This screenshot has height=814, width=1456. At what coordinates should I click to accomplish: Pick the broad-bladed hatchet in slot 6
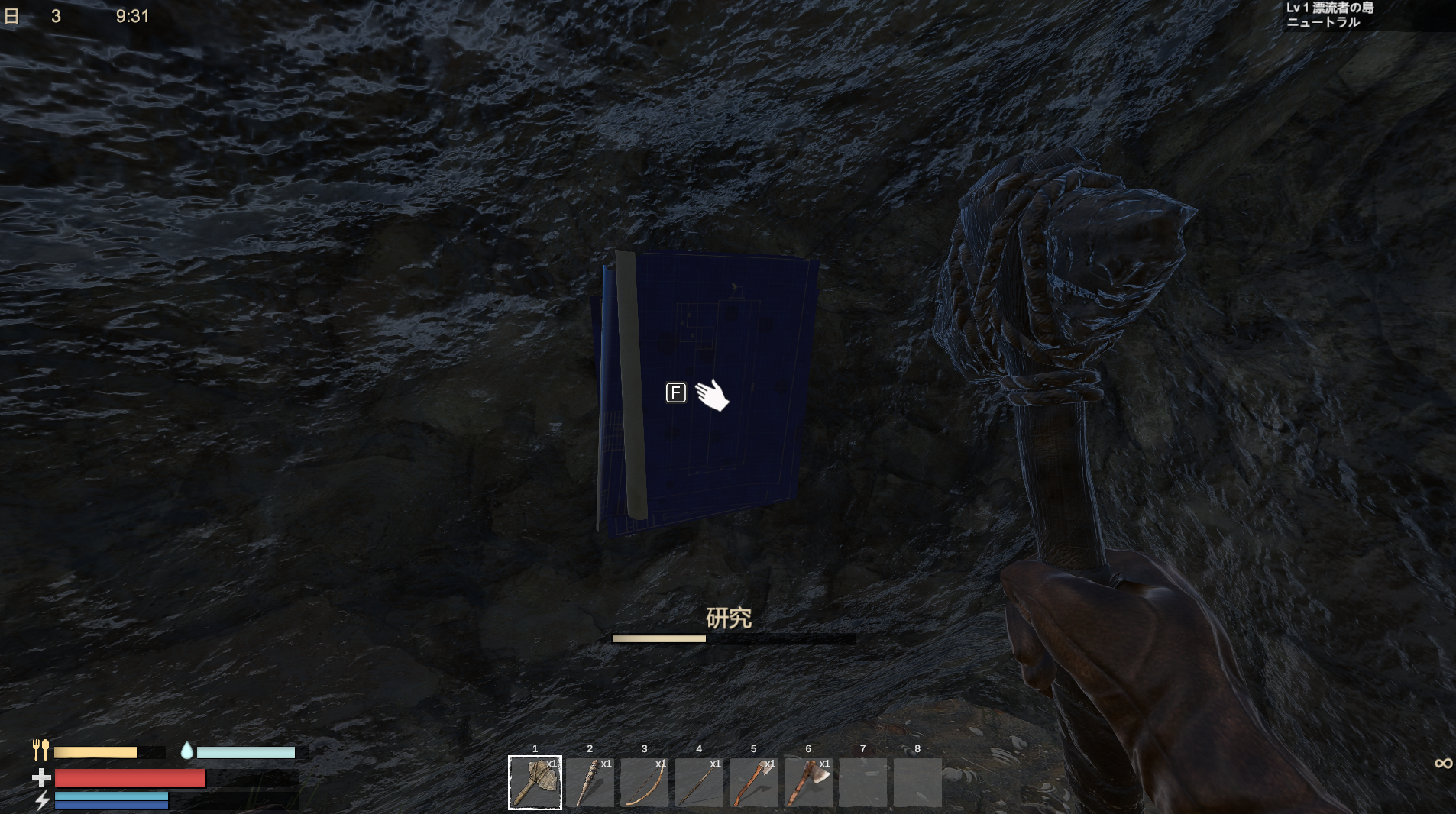coord(808,782)
